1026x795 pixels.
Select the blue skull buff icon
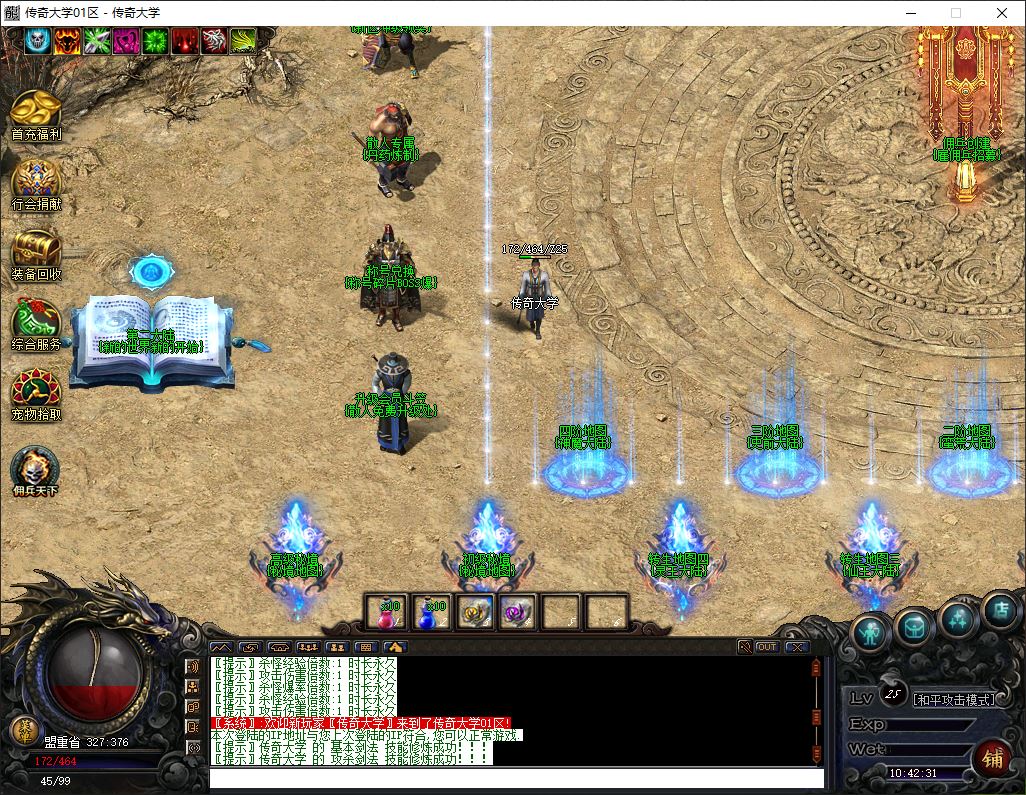[x=37, y=40]
